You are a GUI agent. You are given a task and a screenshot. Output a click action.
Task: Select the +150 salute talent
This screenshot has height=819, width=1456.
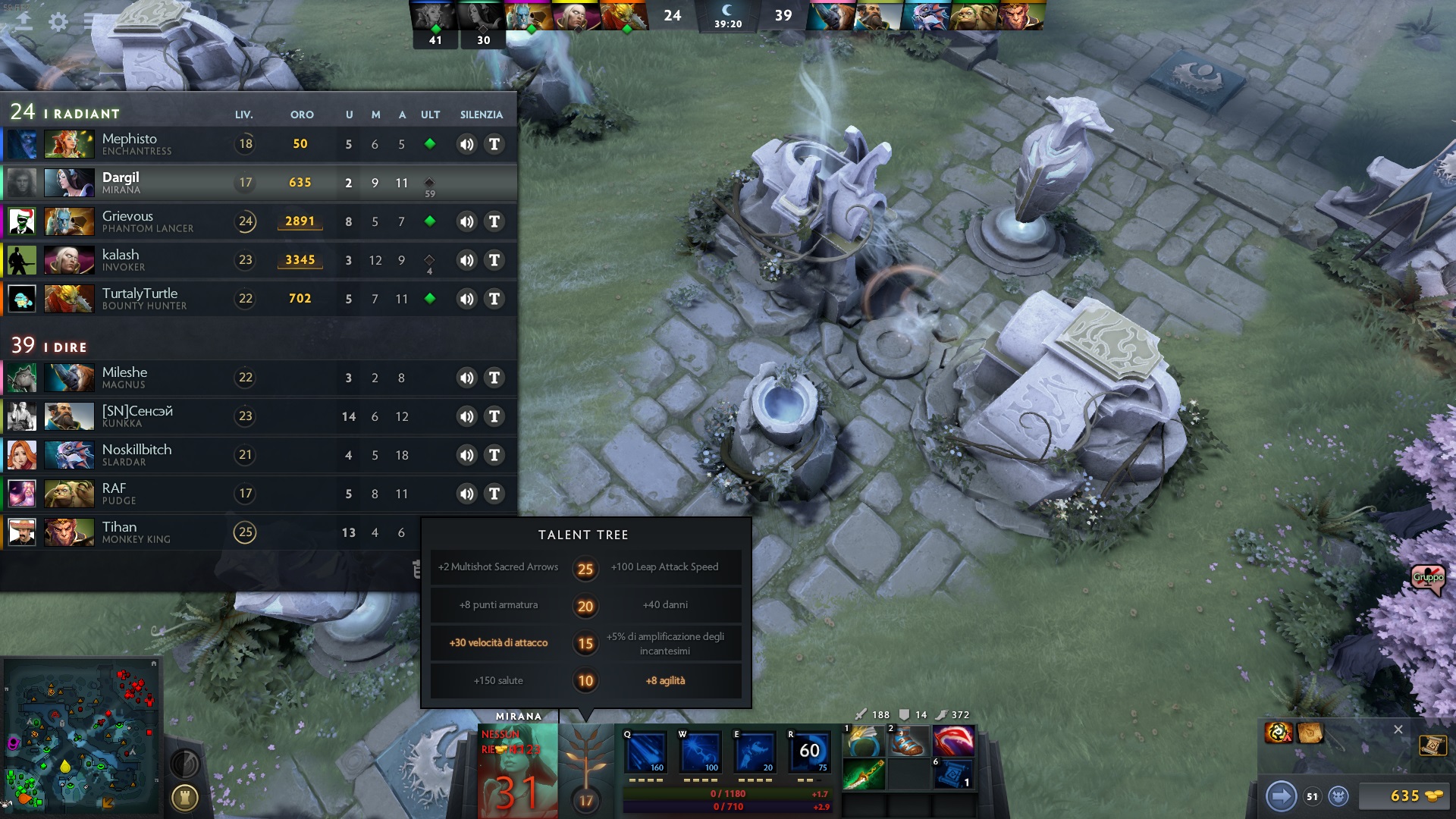pyautogui.click(x=498, y=681)
